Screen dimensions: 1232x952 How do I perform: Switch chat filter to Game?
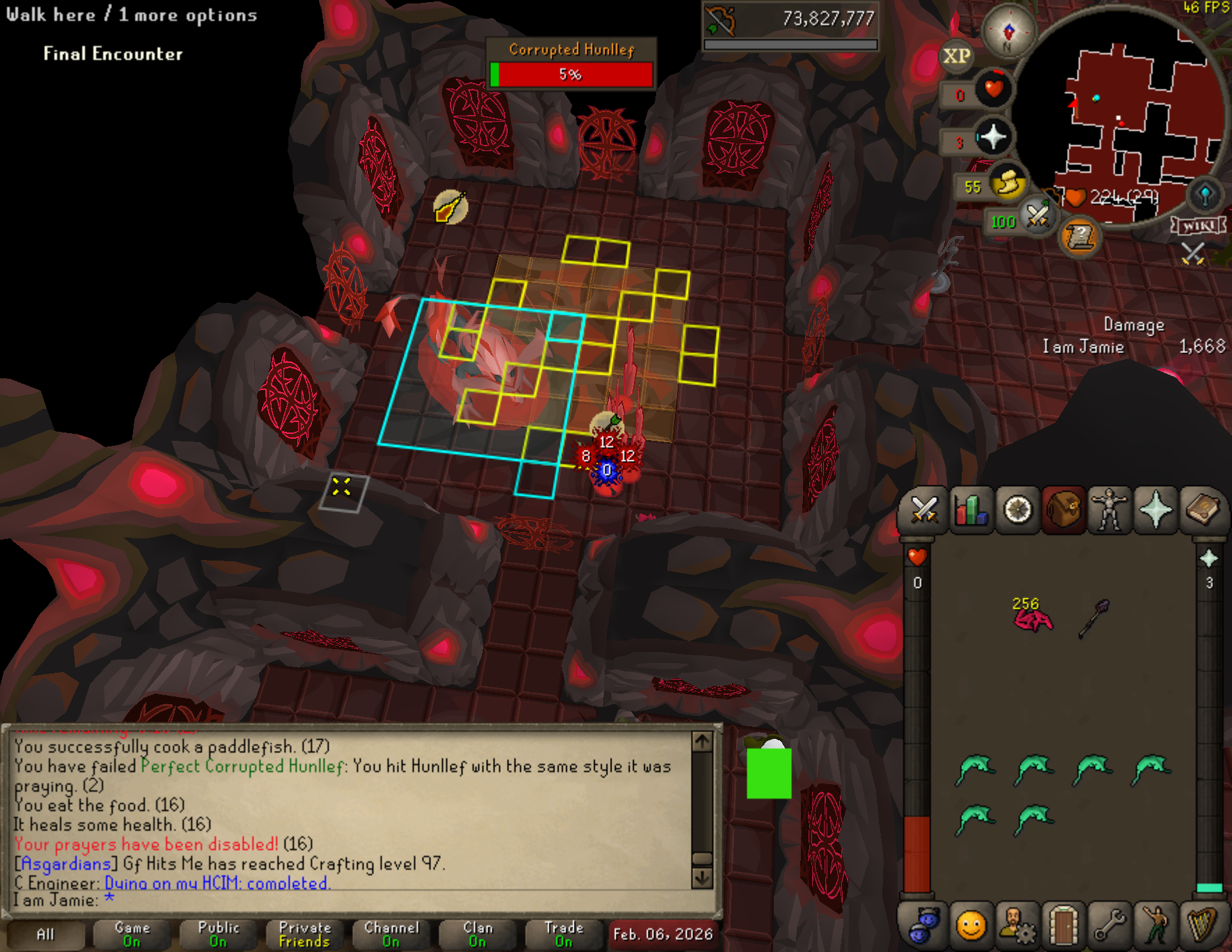point(132,935)
